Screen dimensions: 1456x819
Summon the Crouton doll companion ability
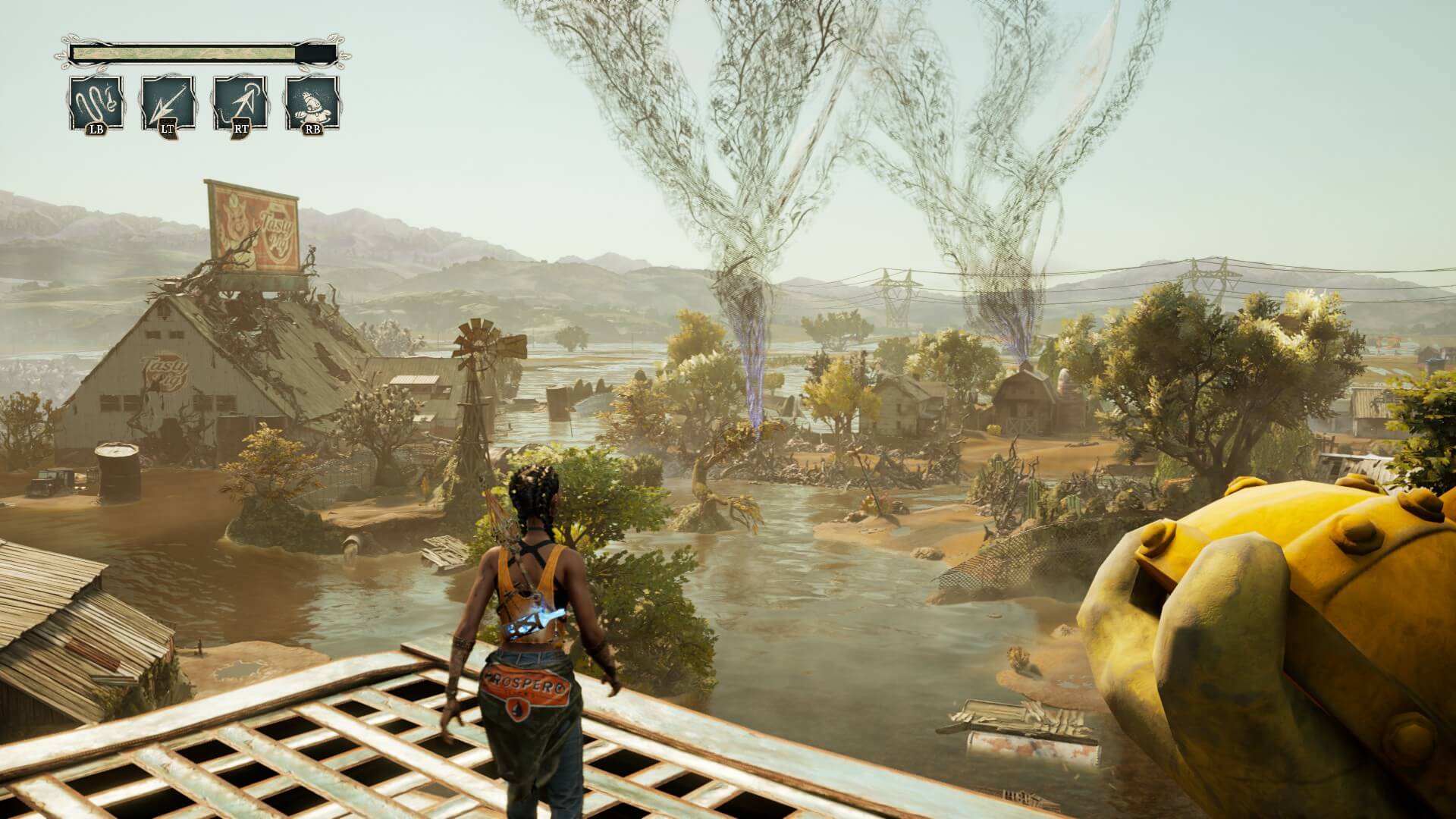click(x=312, y=102)
